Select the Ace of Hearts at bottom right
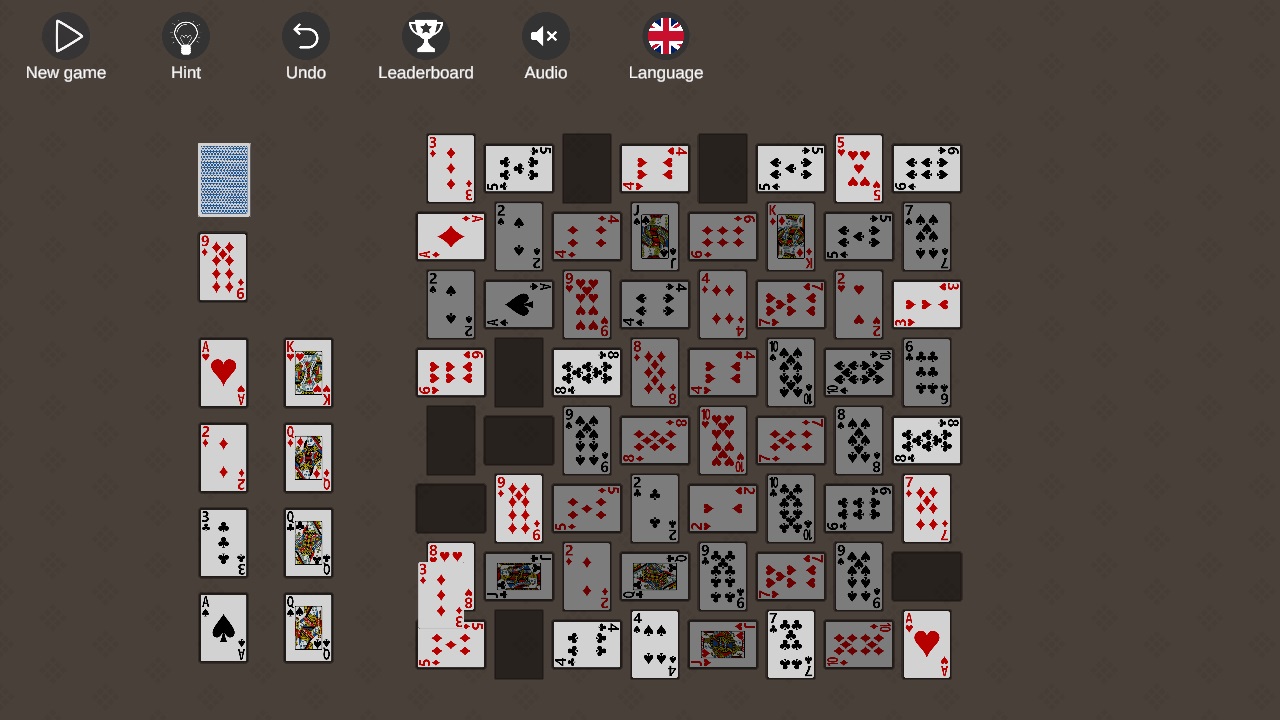 (926, 644)
